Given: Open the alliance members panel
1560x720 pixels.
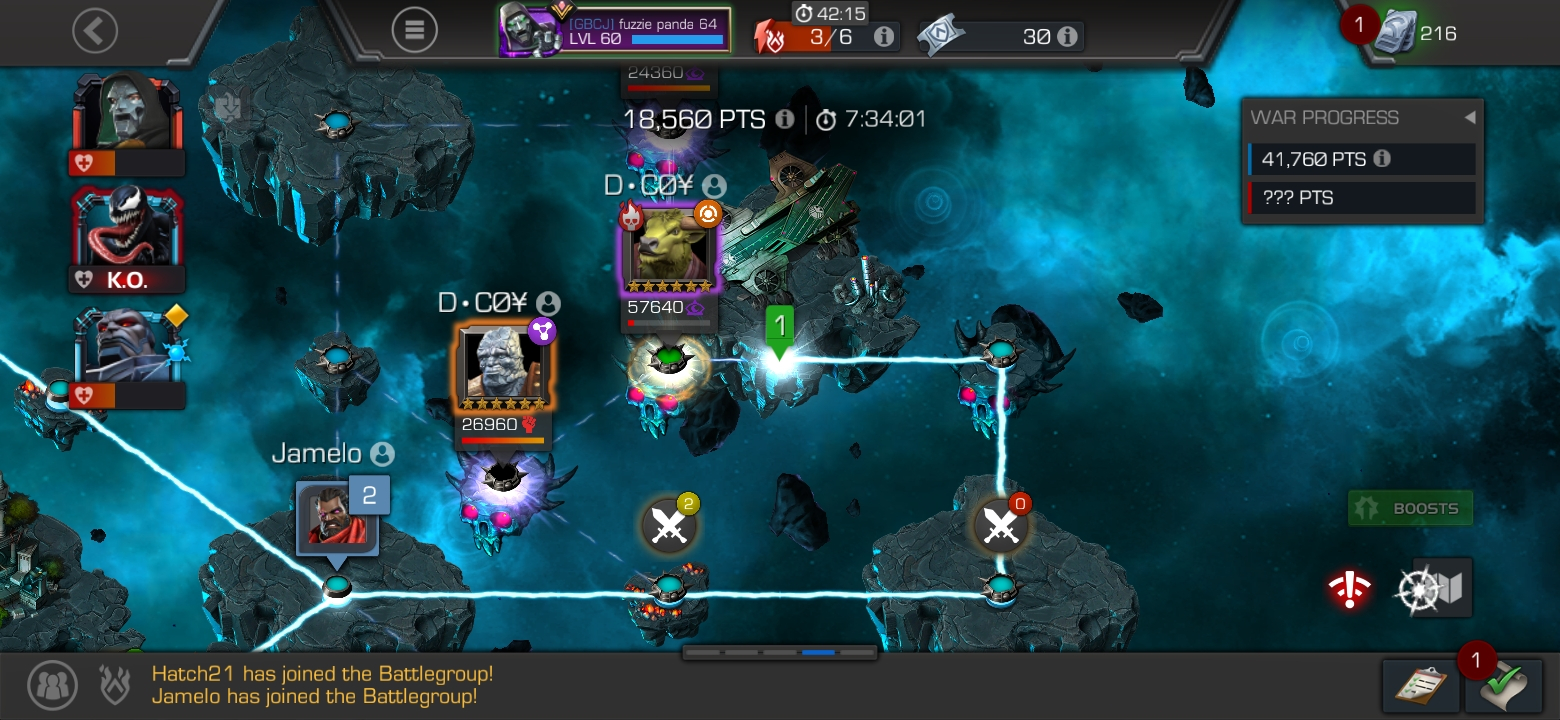Looking at the screenshot, I should [52, 686].
